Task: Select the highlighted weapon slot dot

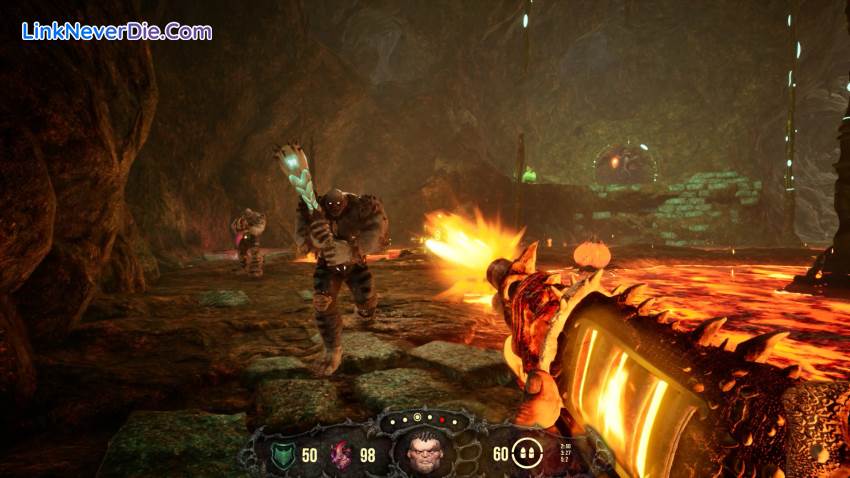Action: tap(417, 417)
